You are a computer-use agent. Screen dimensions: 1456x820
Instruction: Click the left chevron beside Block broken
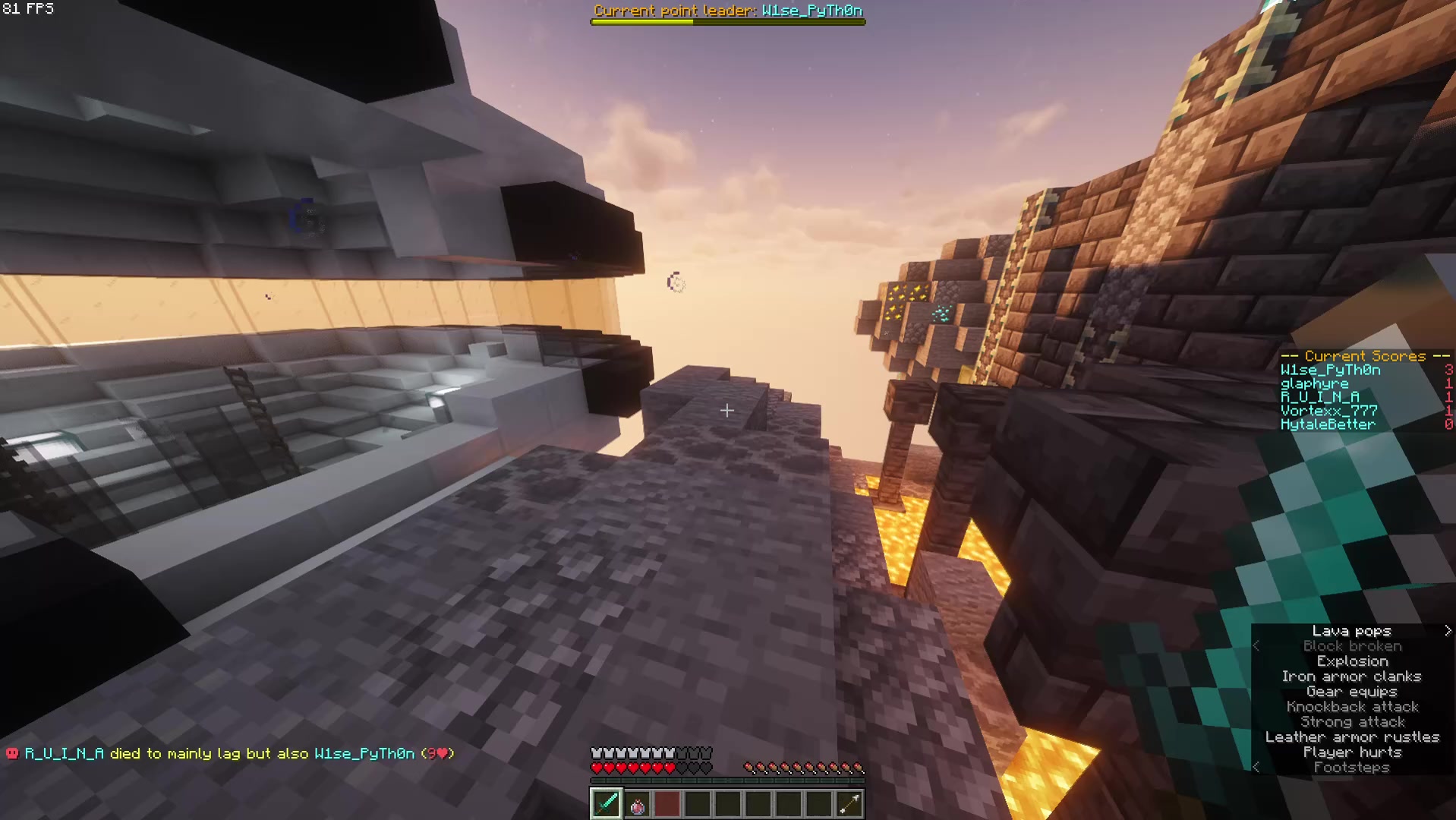[x=1258, y=646]
